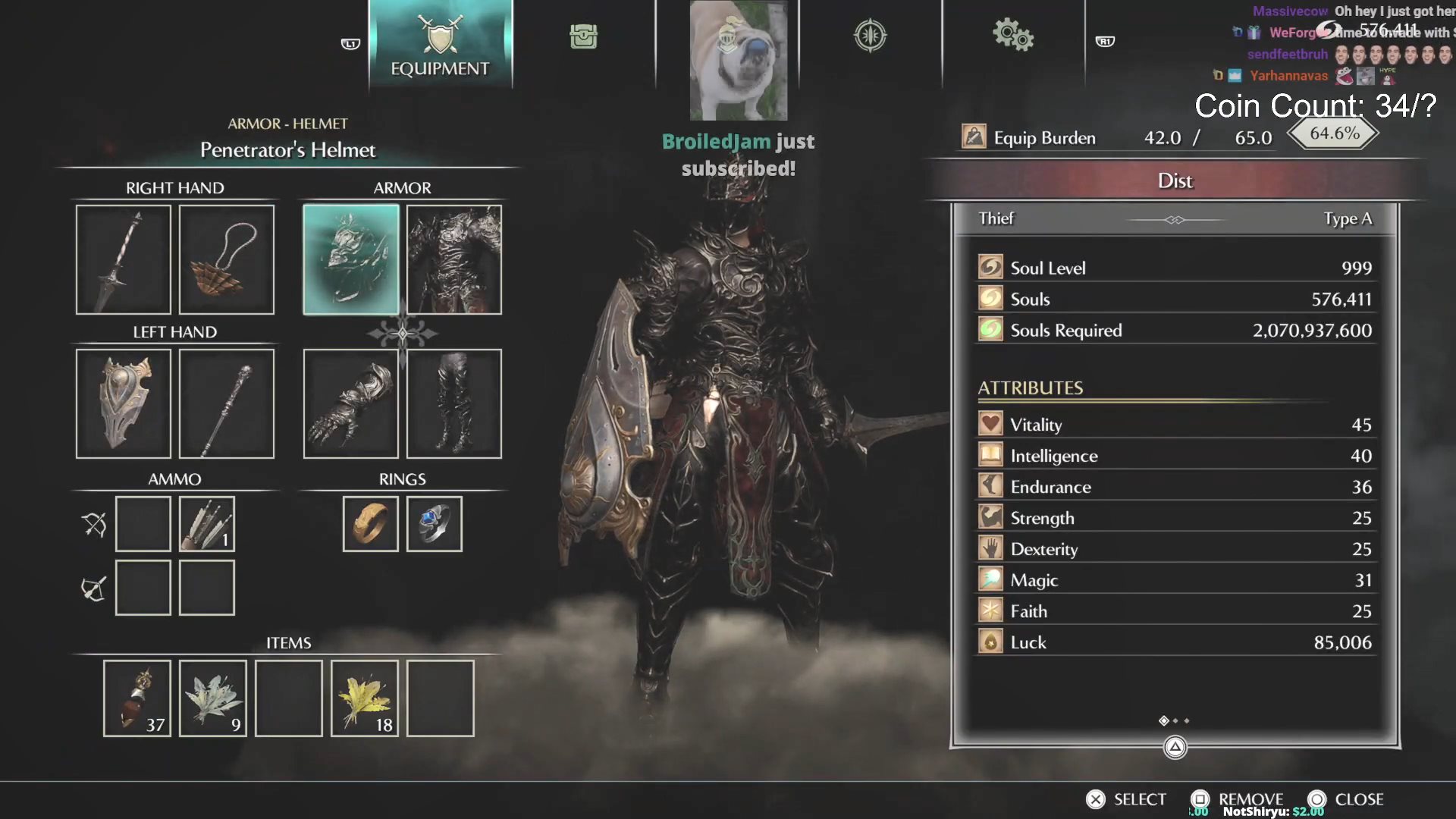Choose the gauntlets armor slot

click(350, 403)
